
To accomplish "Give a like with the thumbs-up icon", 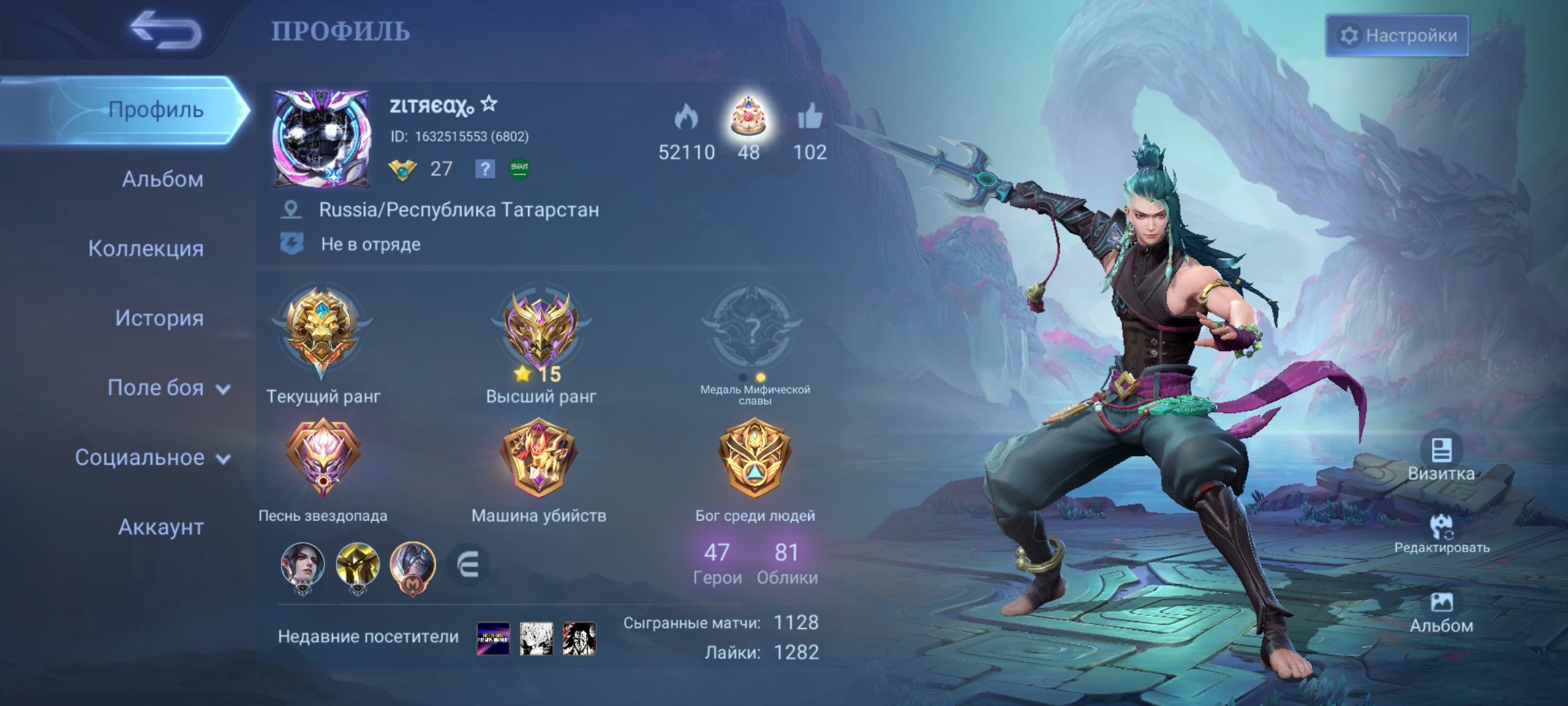I will tap(810, 118).
